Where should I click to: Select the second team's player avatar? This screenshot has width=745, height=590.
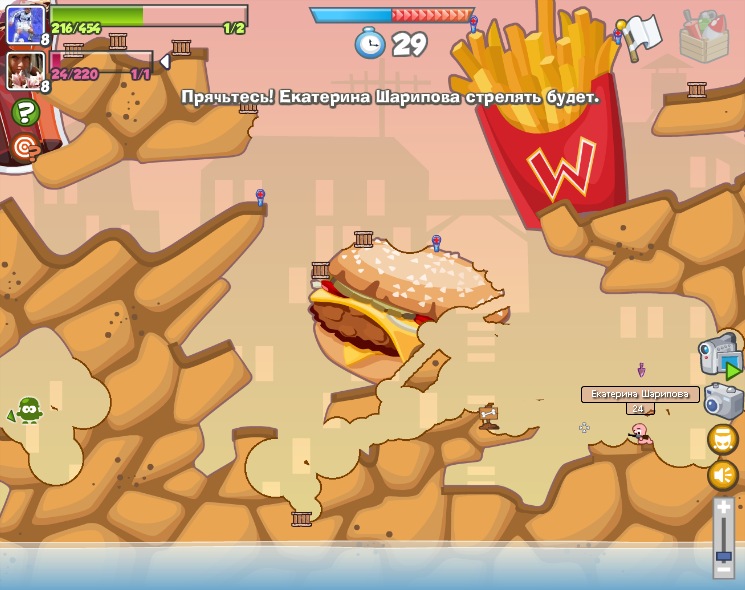click(26, 70)
